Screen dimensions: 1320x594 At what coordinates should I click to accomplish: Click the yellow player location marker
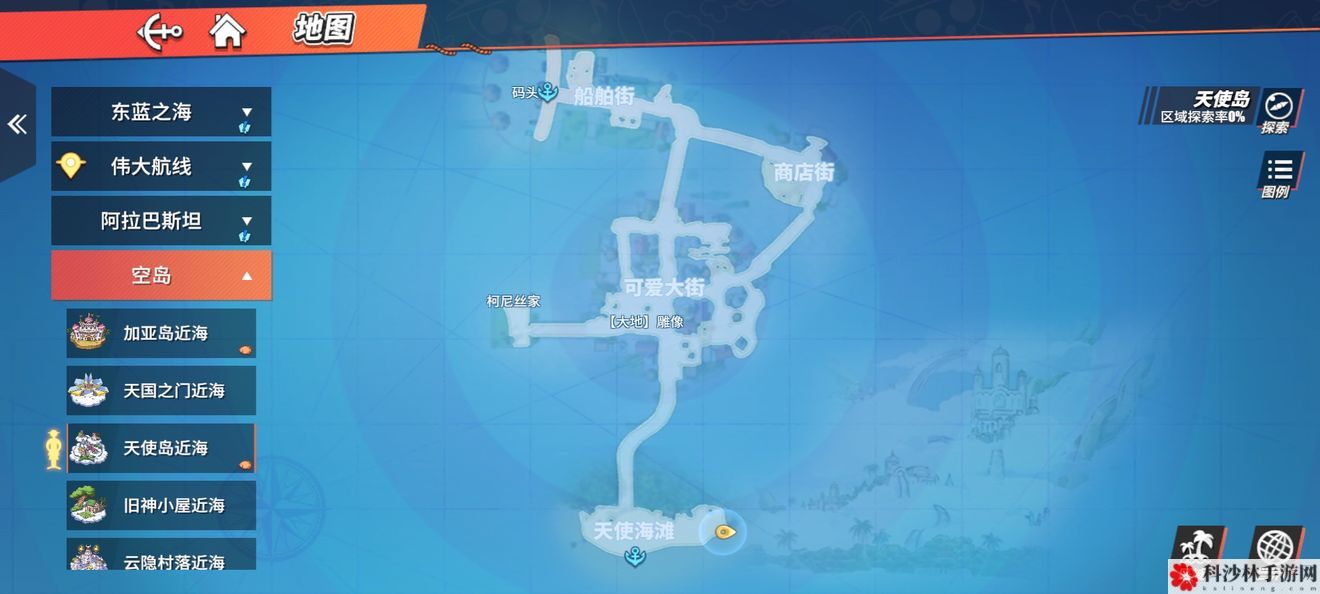[724, 532]
